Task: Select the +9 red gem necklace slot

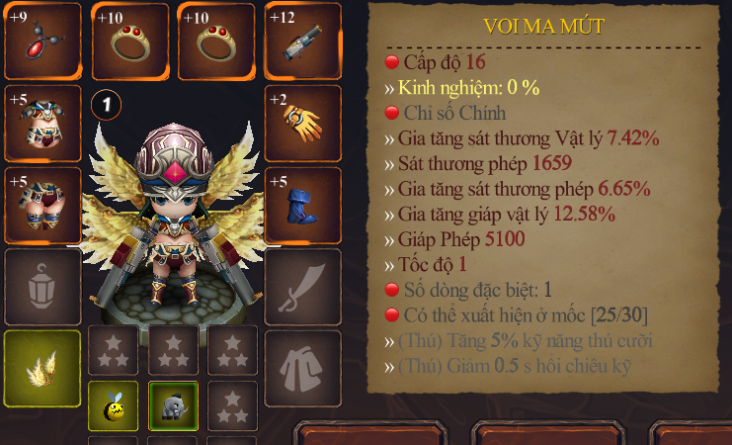Action: click(42, 40)
